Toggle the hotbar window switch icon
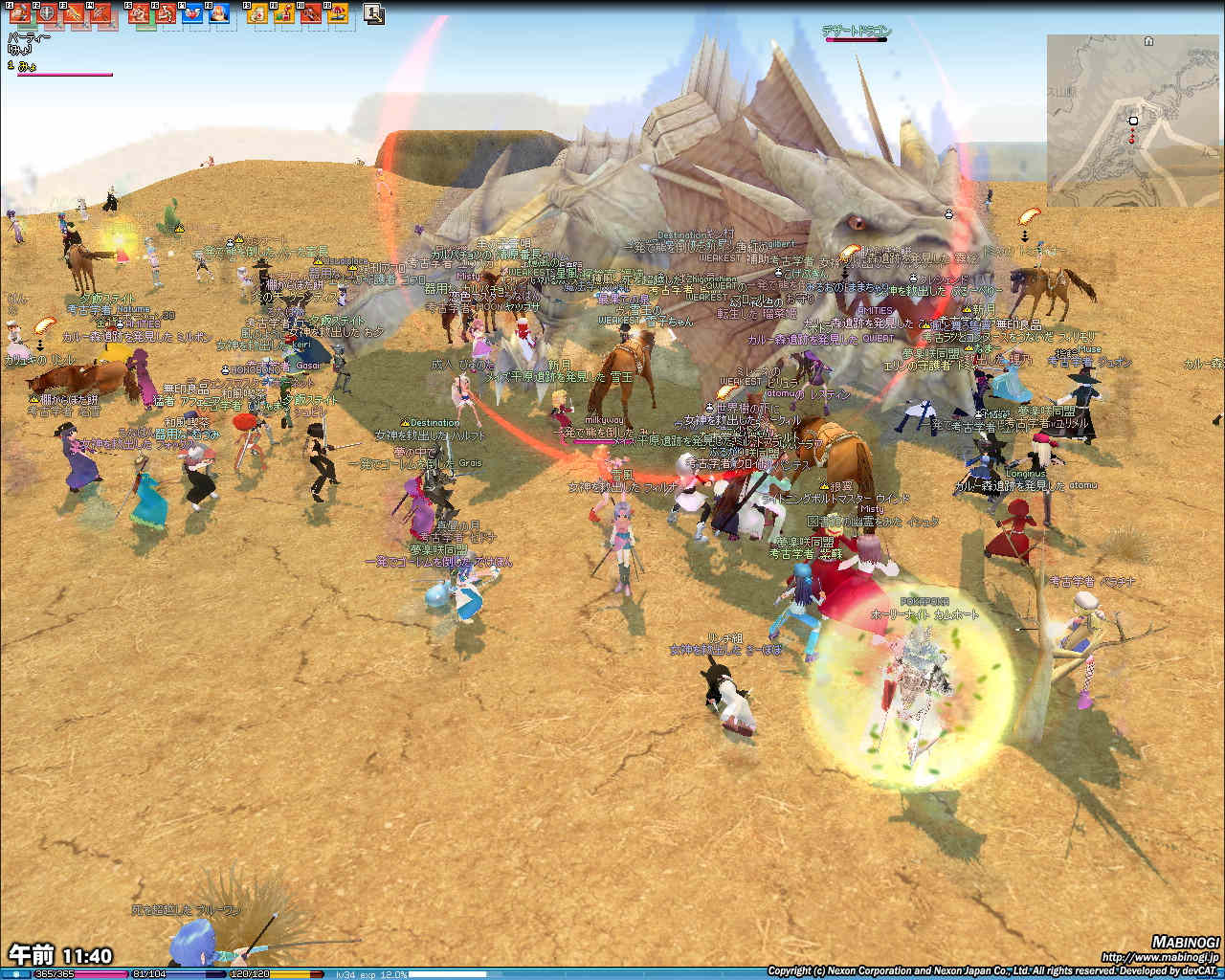Image resolution: width=1225 pixels, height=980 pixels. (374, 13)
